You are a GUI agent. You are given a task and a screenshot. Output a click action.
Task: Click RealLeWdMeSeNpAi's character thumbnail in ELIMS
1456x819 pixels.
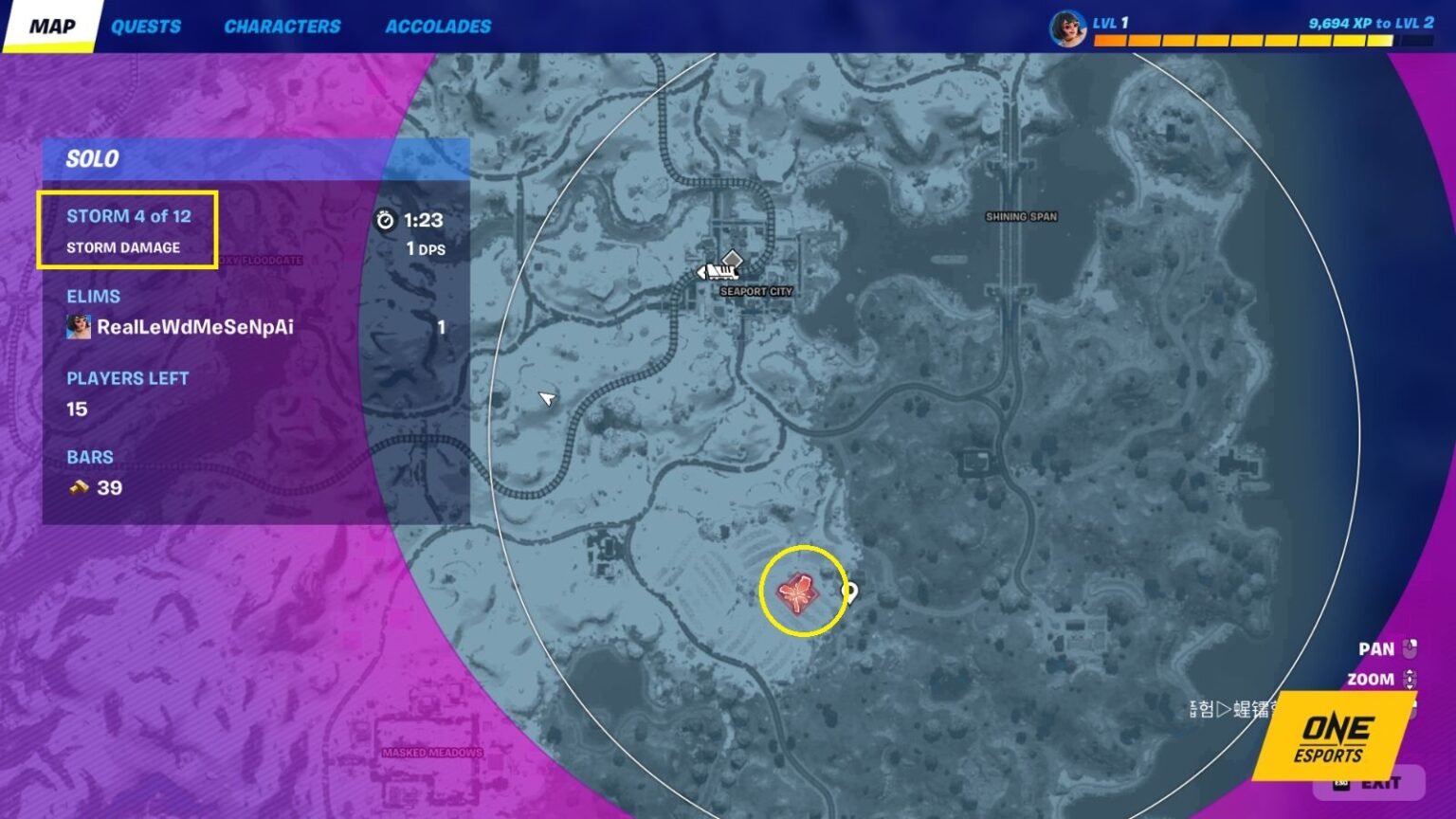[x=78, y=326]
